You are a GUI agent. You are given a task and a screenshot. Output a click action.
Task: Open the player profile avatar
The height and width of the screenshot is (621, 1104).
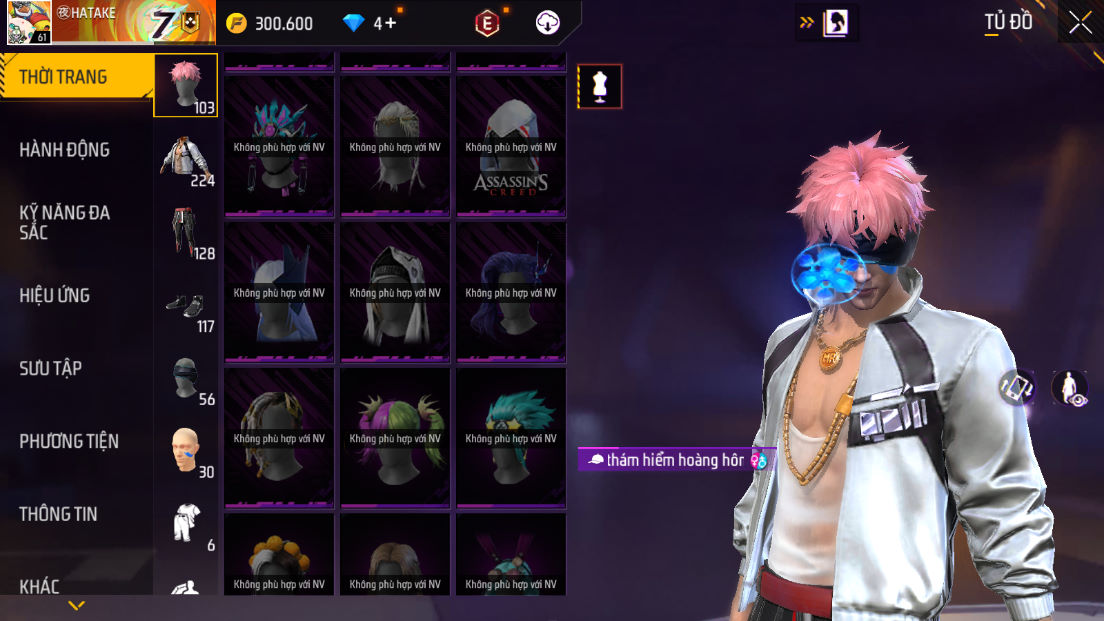29,22
